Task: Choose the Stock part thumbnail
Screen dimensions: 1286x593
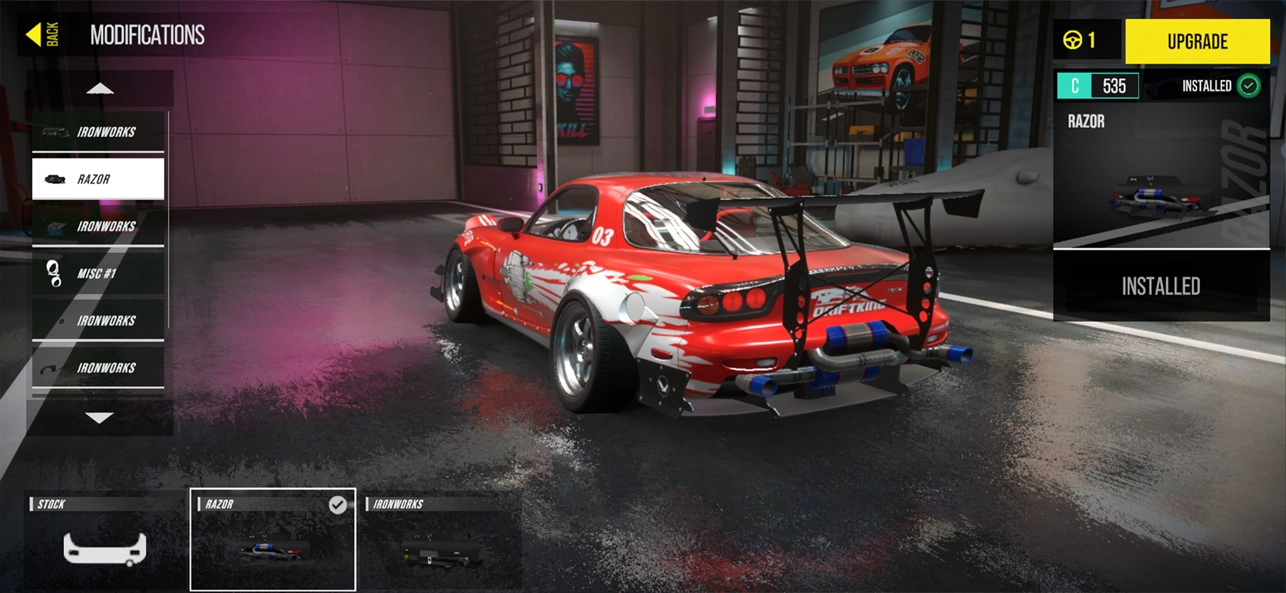Action: (x=104, y=541)
